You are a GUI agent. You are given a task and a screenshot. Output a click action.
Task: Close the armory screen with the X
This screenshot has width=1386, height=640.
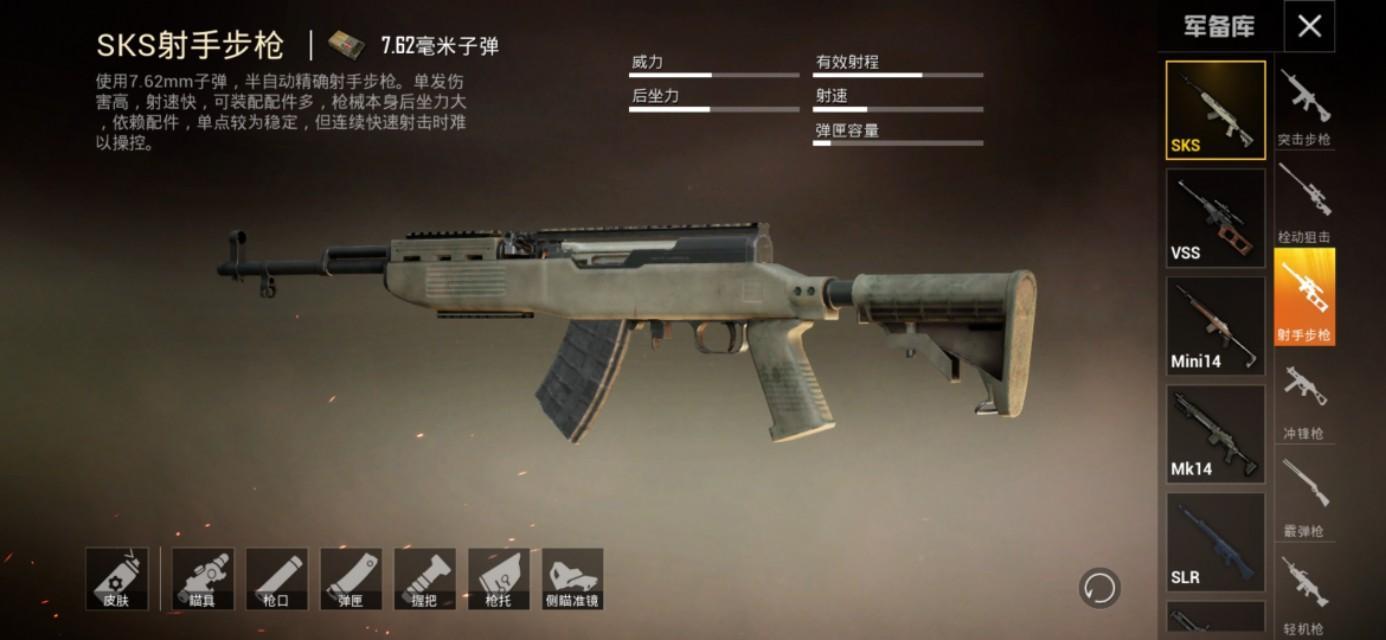[x=1309, y=27]
